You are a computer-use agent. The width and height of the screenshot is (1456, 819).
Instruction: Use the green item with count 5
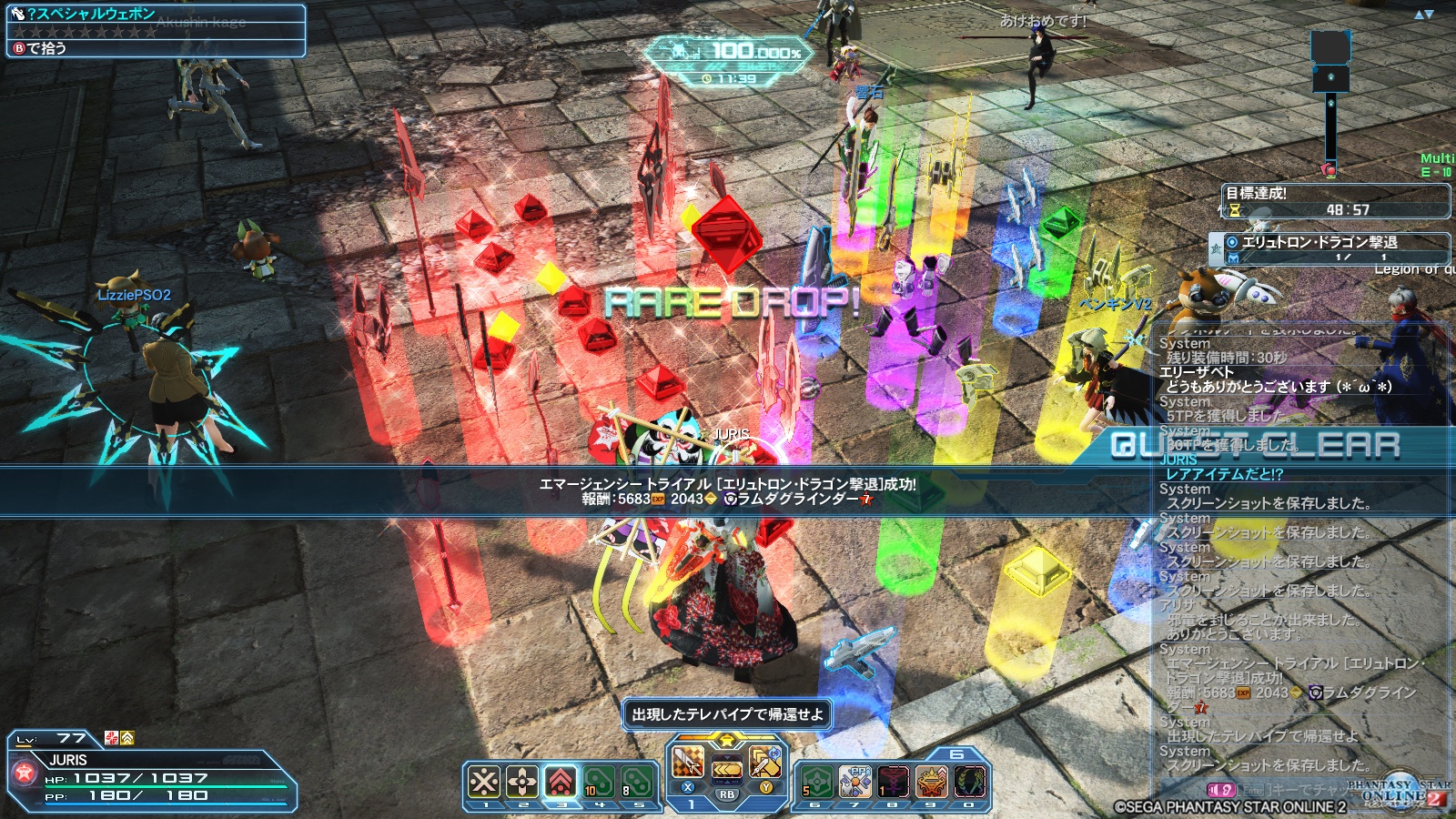tap(817, 781)
